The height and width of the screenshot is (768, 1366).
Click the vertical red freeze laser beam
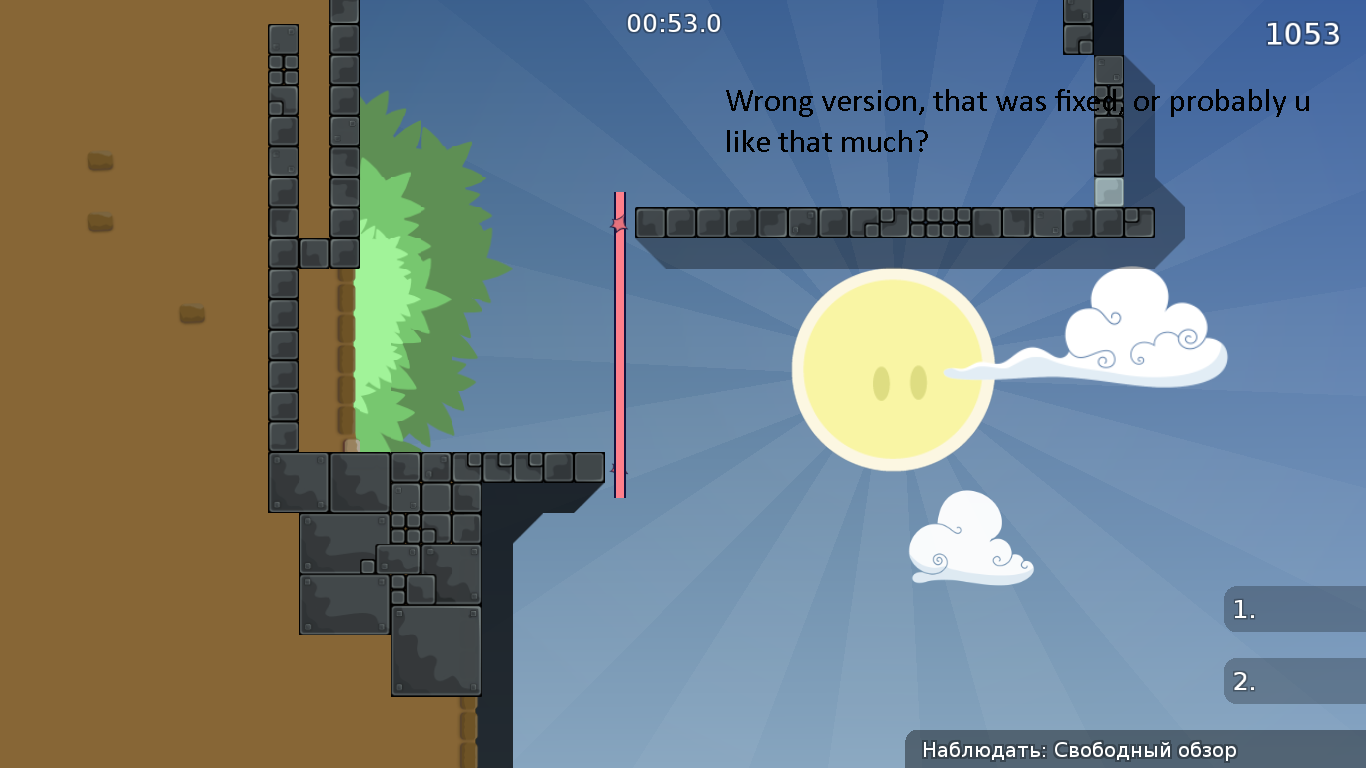620,350
